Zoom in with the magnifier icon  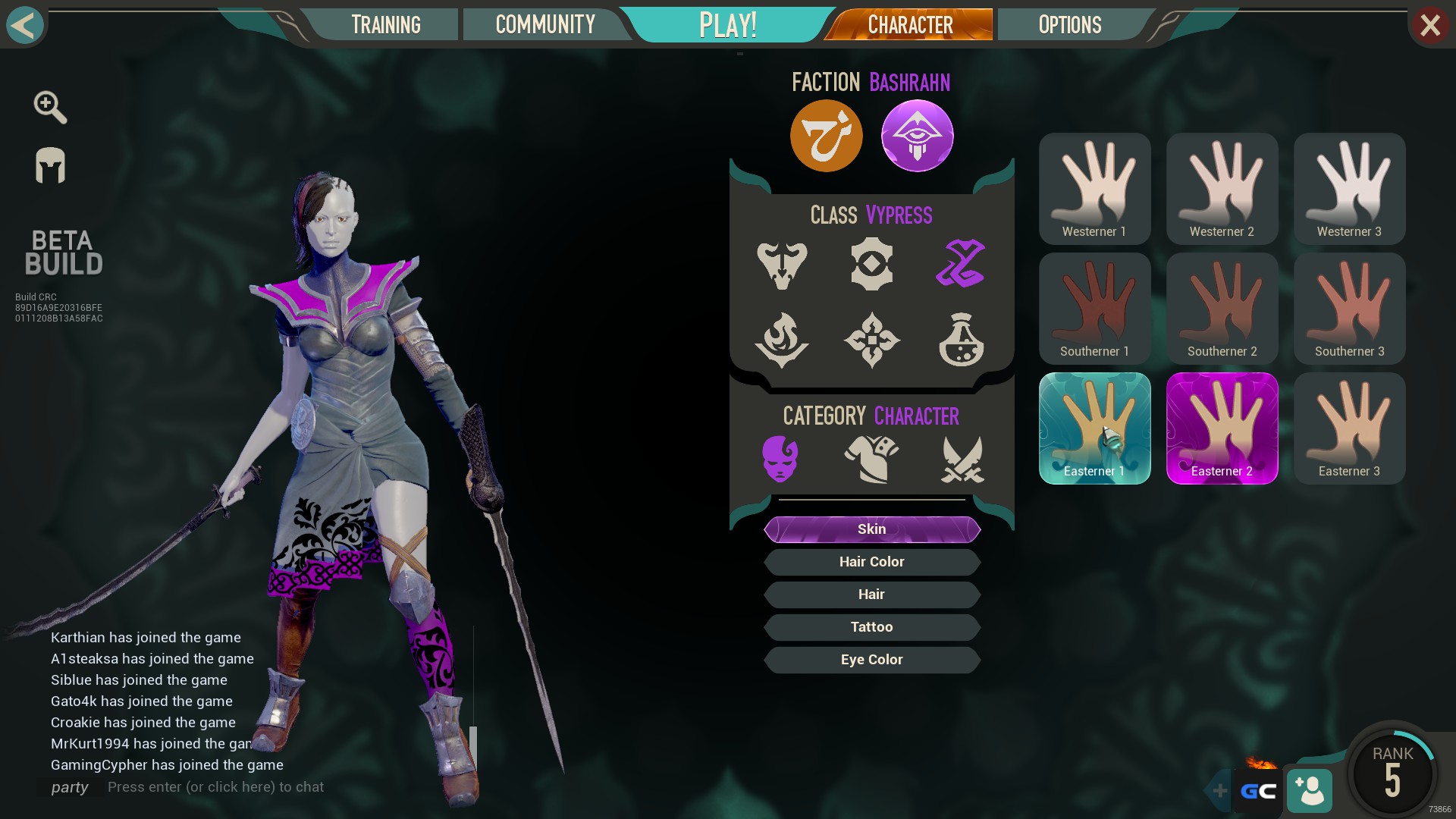pyautogui.click(x=50, y=107)
